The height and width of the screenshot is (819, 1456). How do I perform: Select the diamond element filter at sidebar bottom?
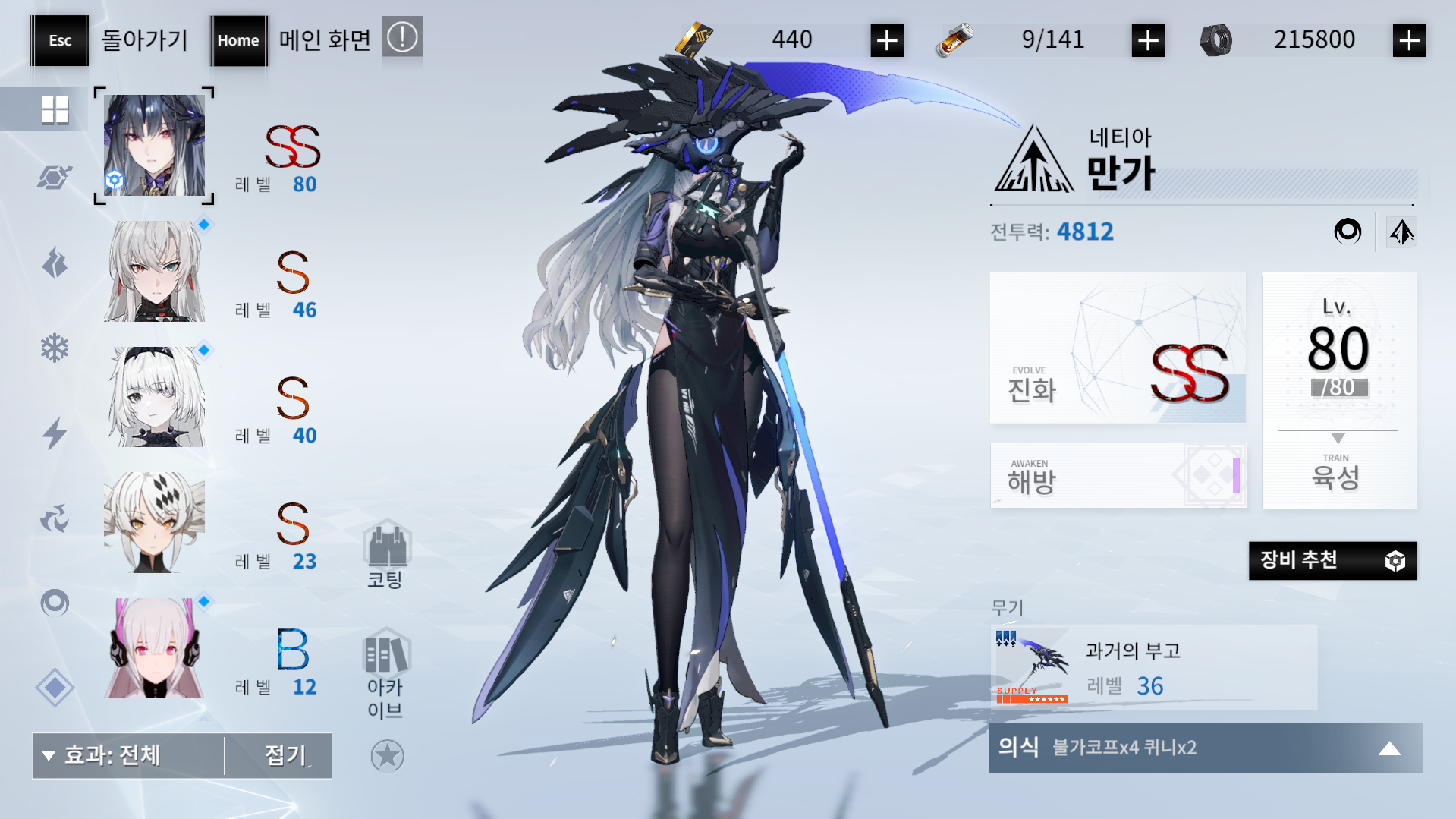[x=55, y=687]
